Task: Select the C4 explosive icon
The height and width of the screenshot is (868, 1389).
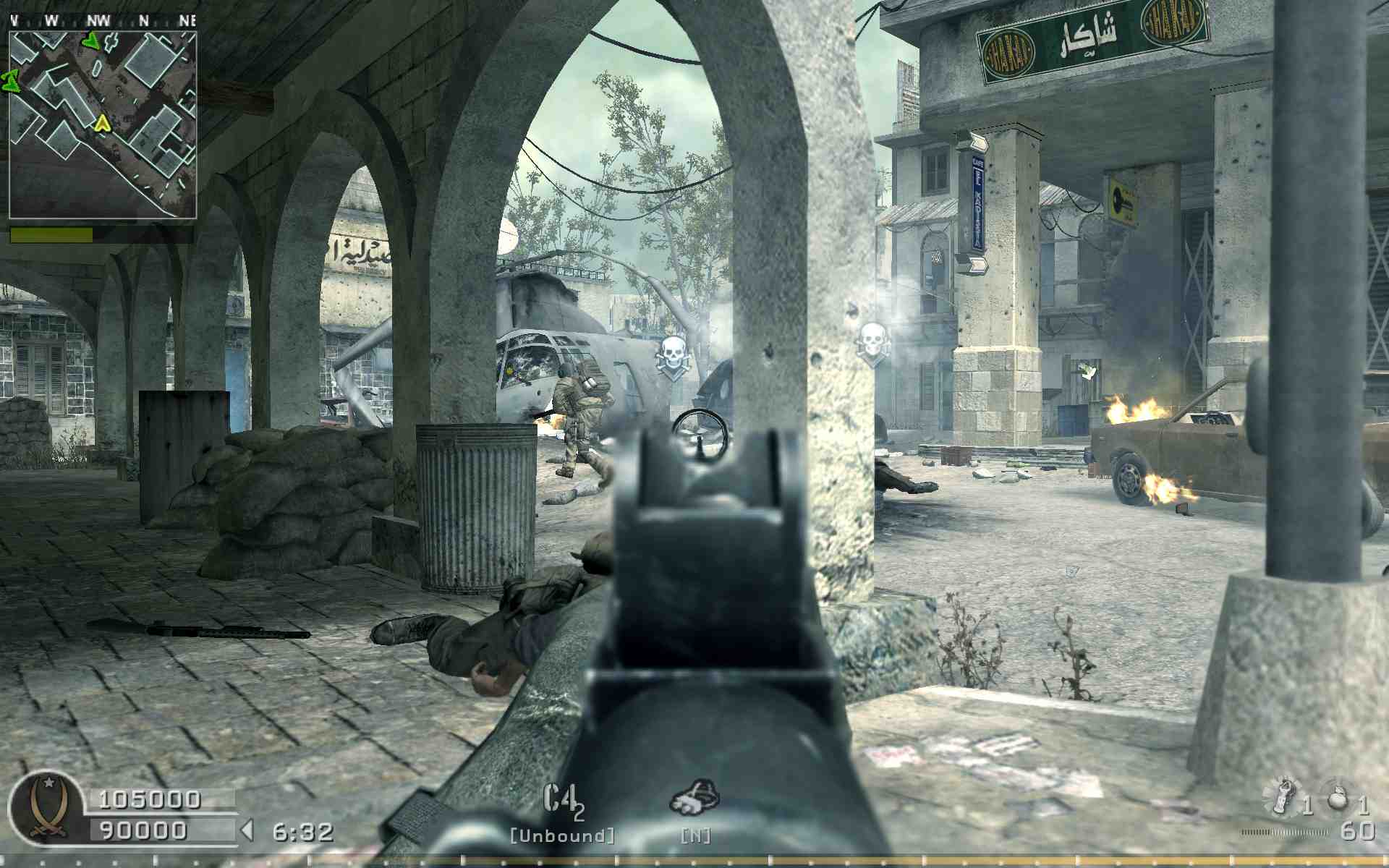Action: tap(563, 801)
